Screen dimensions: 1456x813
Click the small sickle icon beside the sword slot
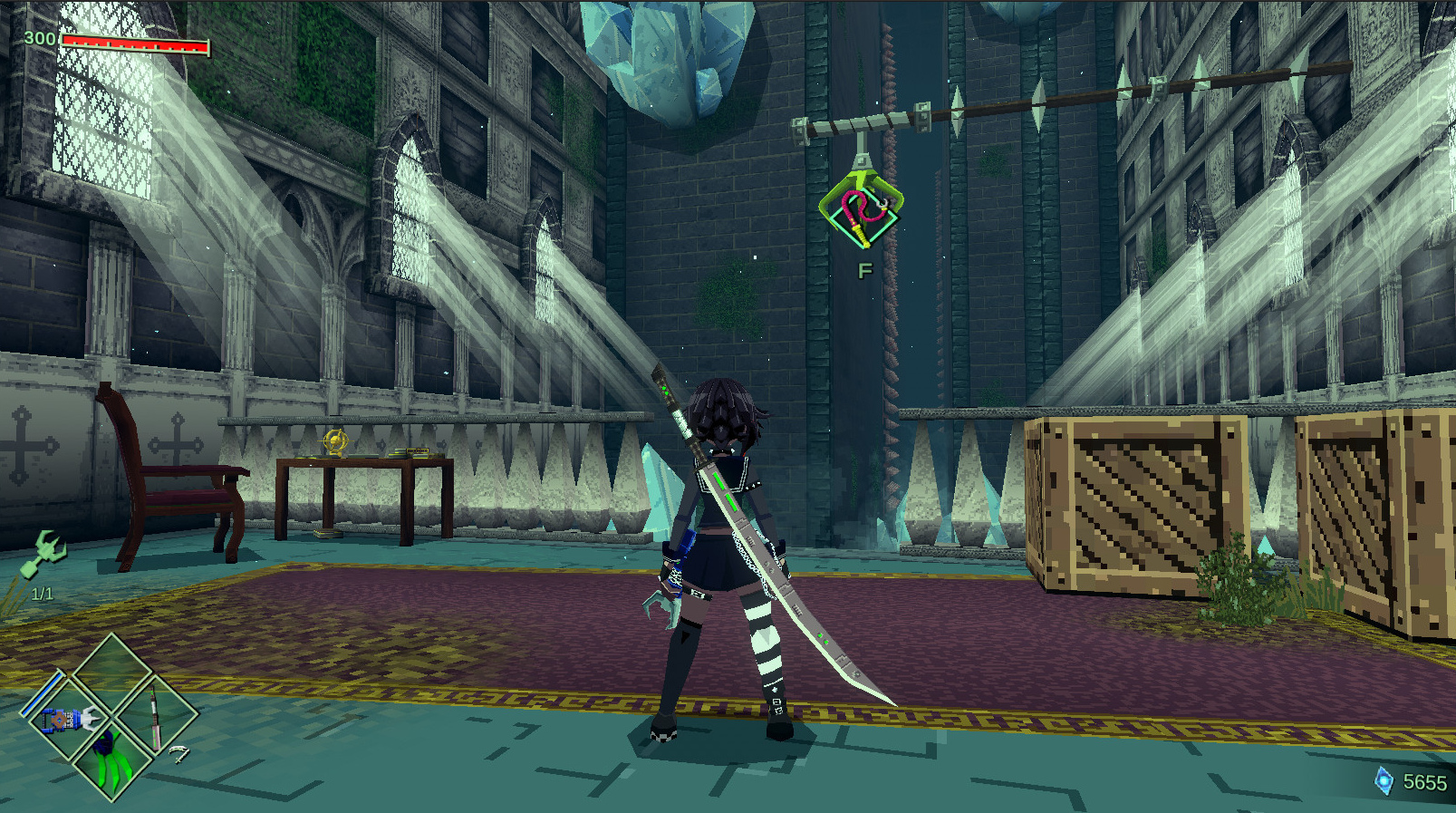tap(181, 753)
